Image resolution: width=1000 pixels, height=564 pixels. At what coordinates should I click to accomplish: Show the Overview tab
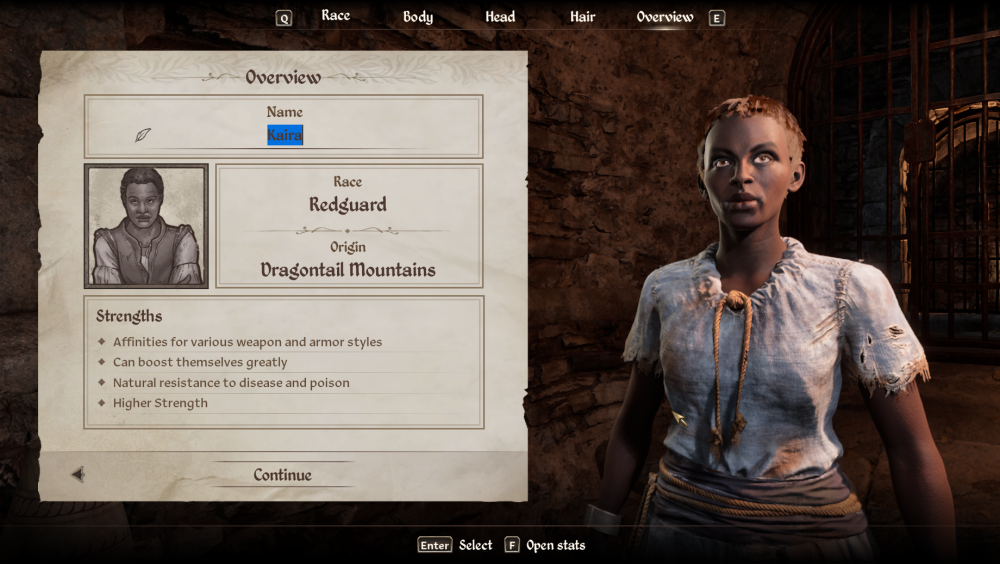pos(665,17)
